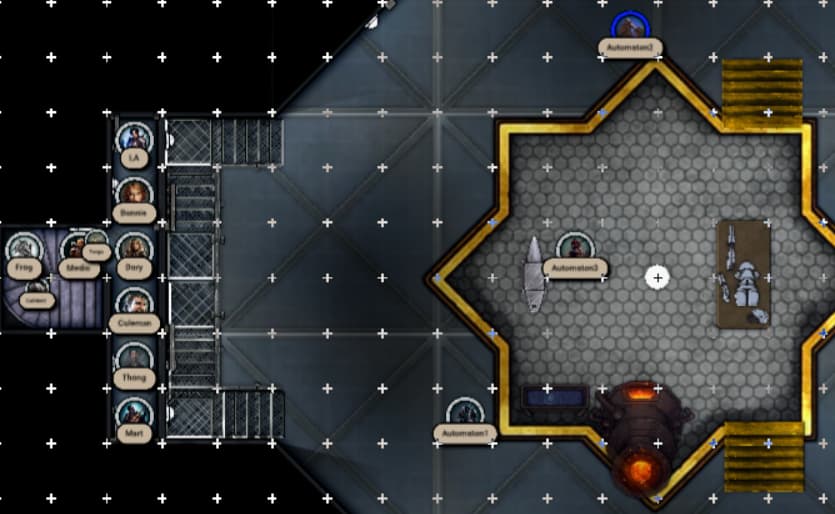Select the Coleman character token
Screen dimensions: 835x514
[x=133, y=303]
